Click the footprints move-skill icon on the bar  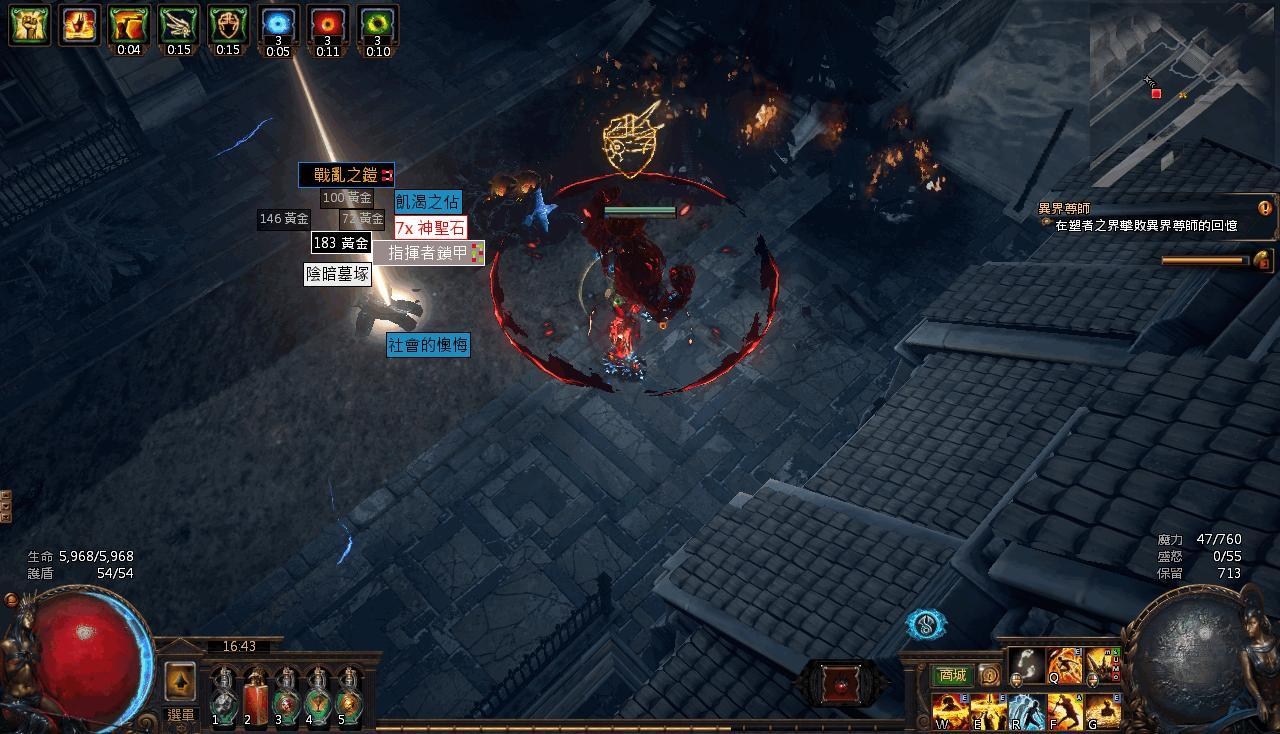coord(1026,666)
